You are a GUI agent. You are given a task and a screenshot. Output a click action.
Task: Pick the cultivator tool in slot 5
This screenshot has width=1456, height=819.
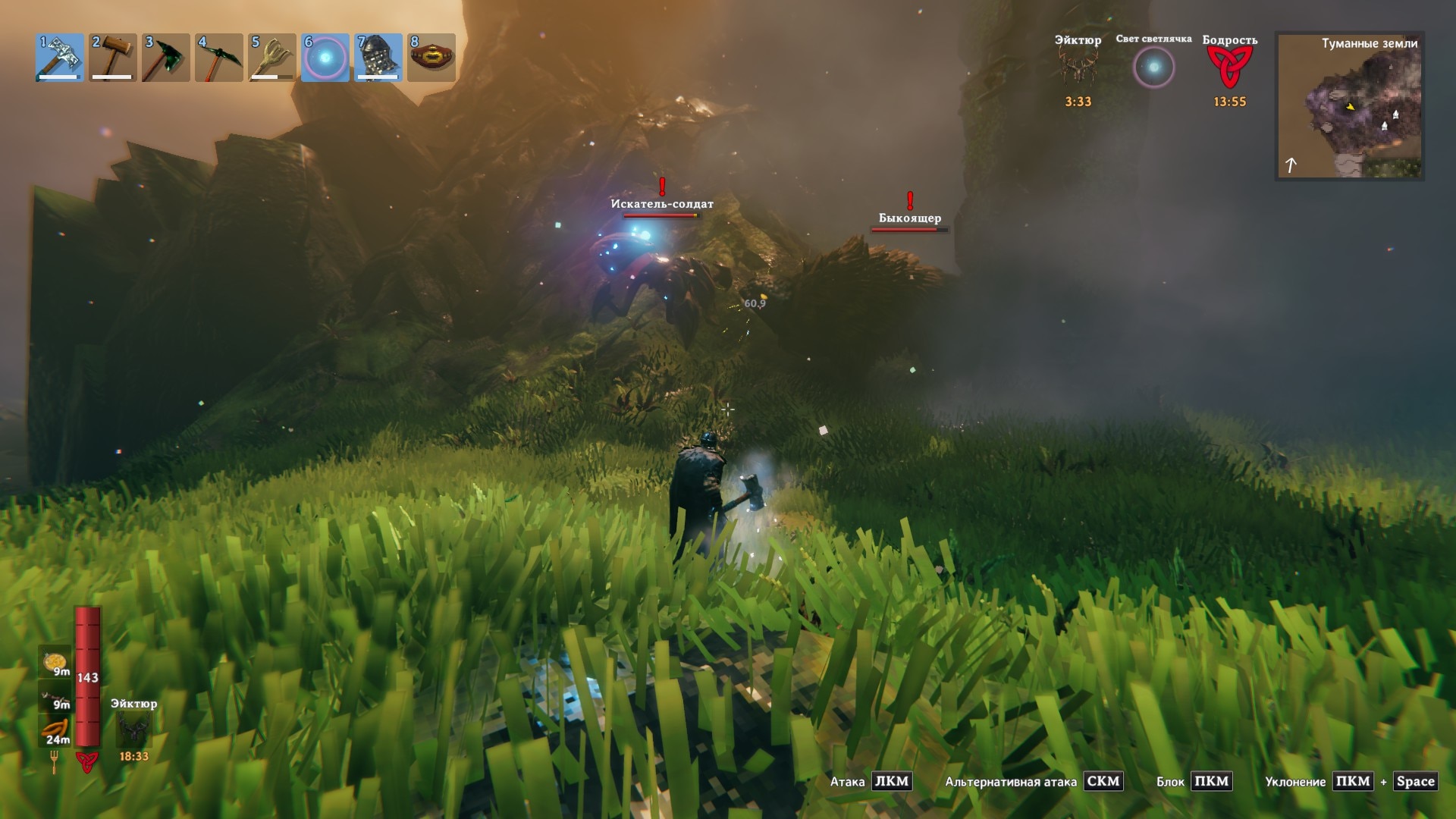(272, 58)
